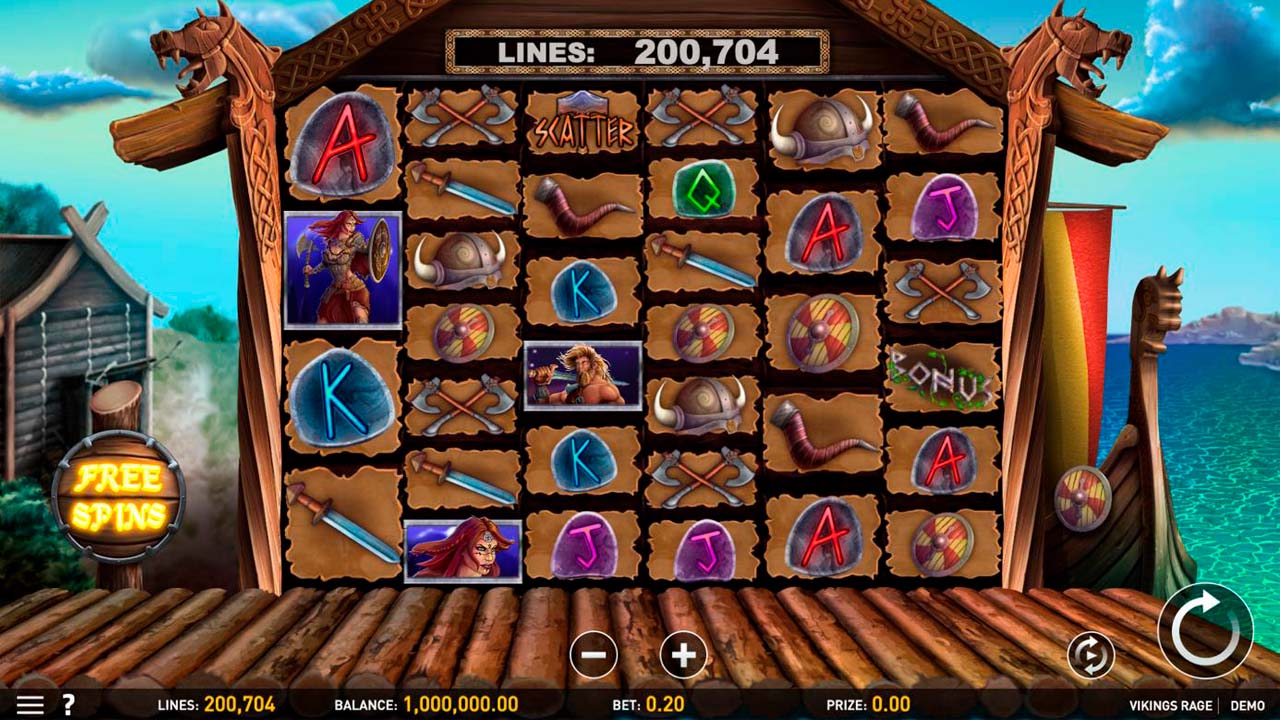This screenshot has height=720, width=1280.
Task: Show help via the question mark icon
Action: tap(69, 705)
